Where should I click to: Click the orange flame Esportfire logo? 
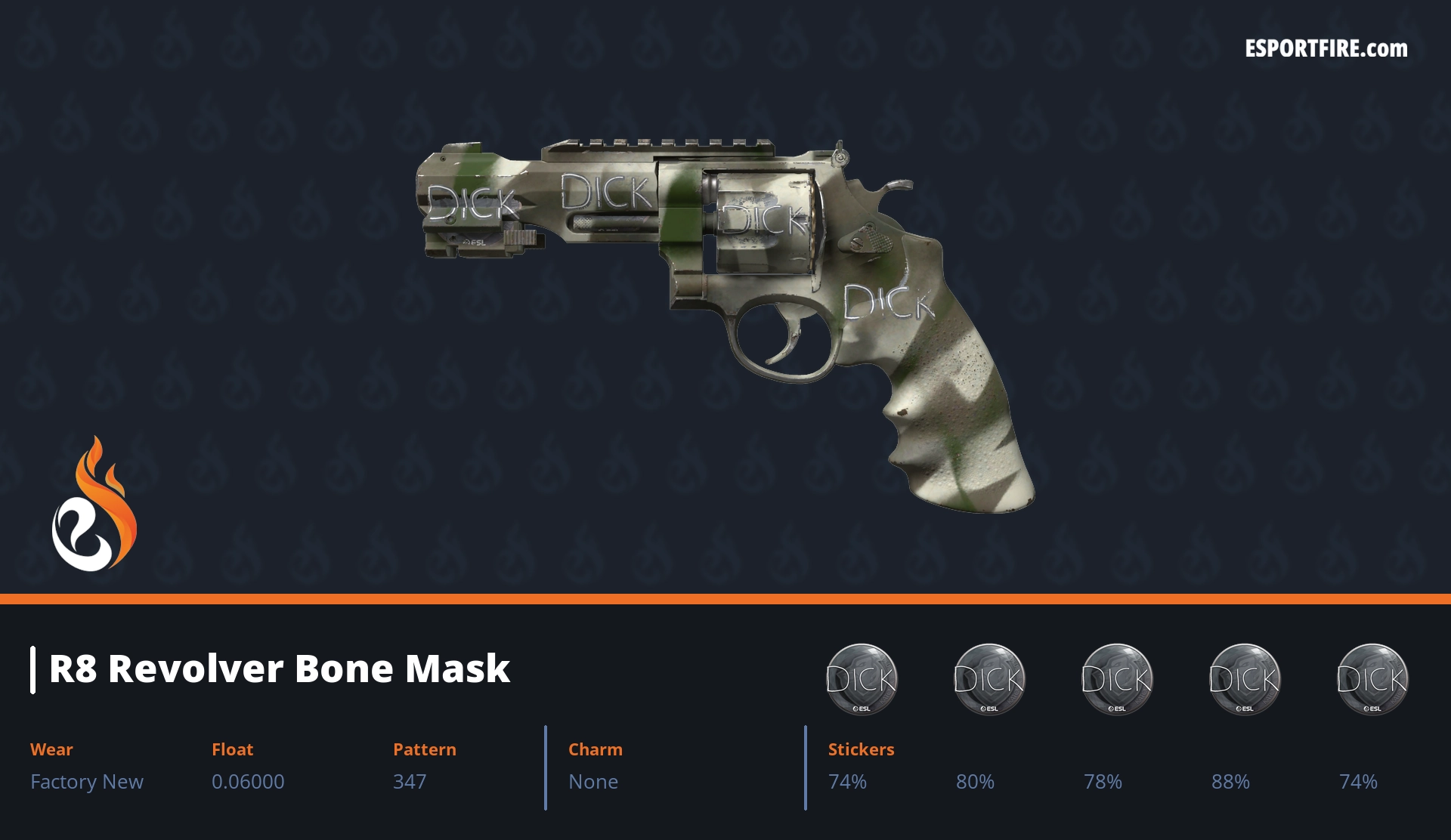pos(94,505)
